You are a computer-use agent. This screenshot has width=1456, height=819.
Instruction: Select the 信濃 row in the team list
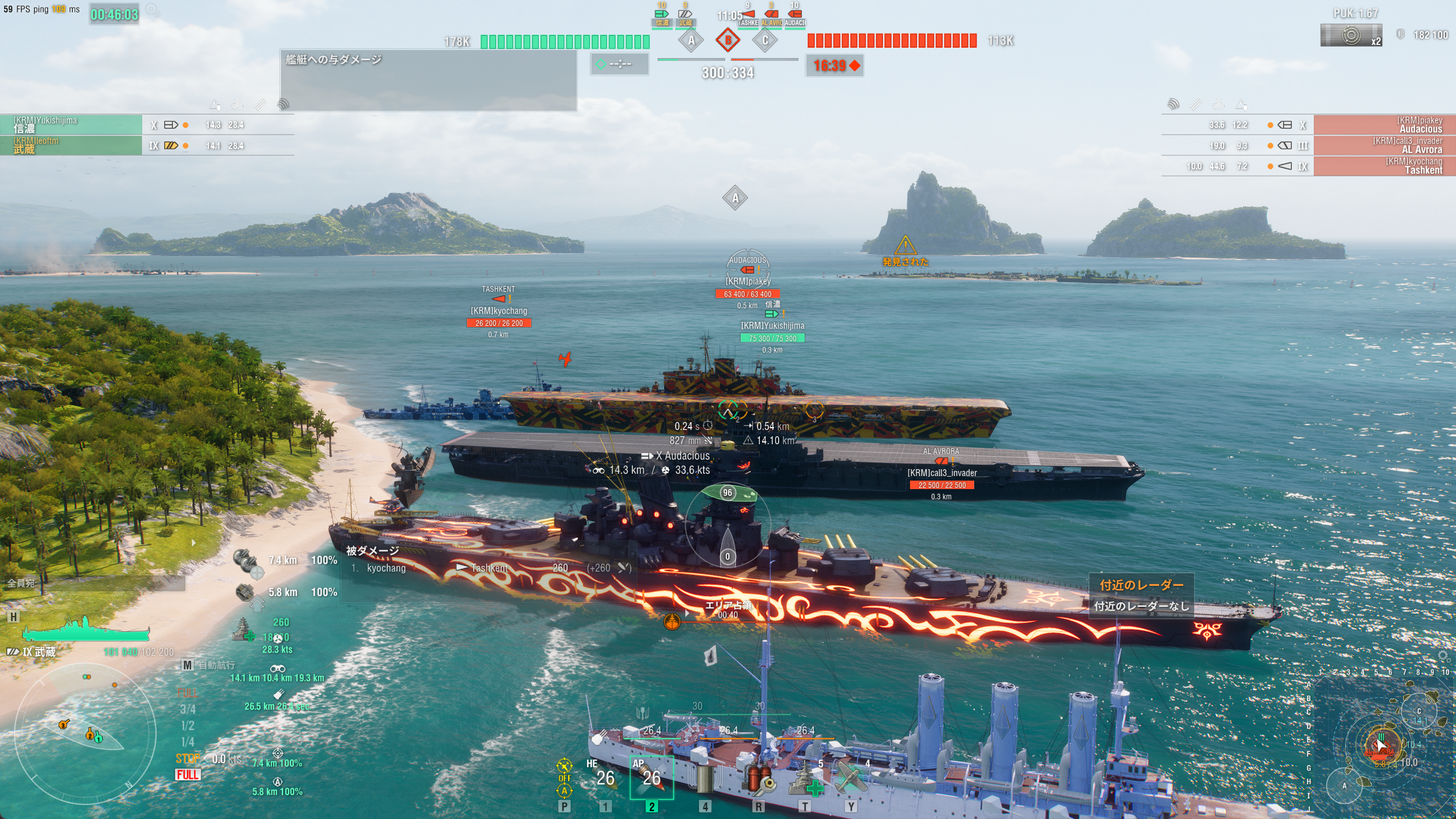(x=71, y=125)
